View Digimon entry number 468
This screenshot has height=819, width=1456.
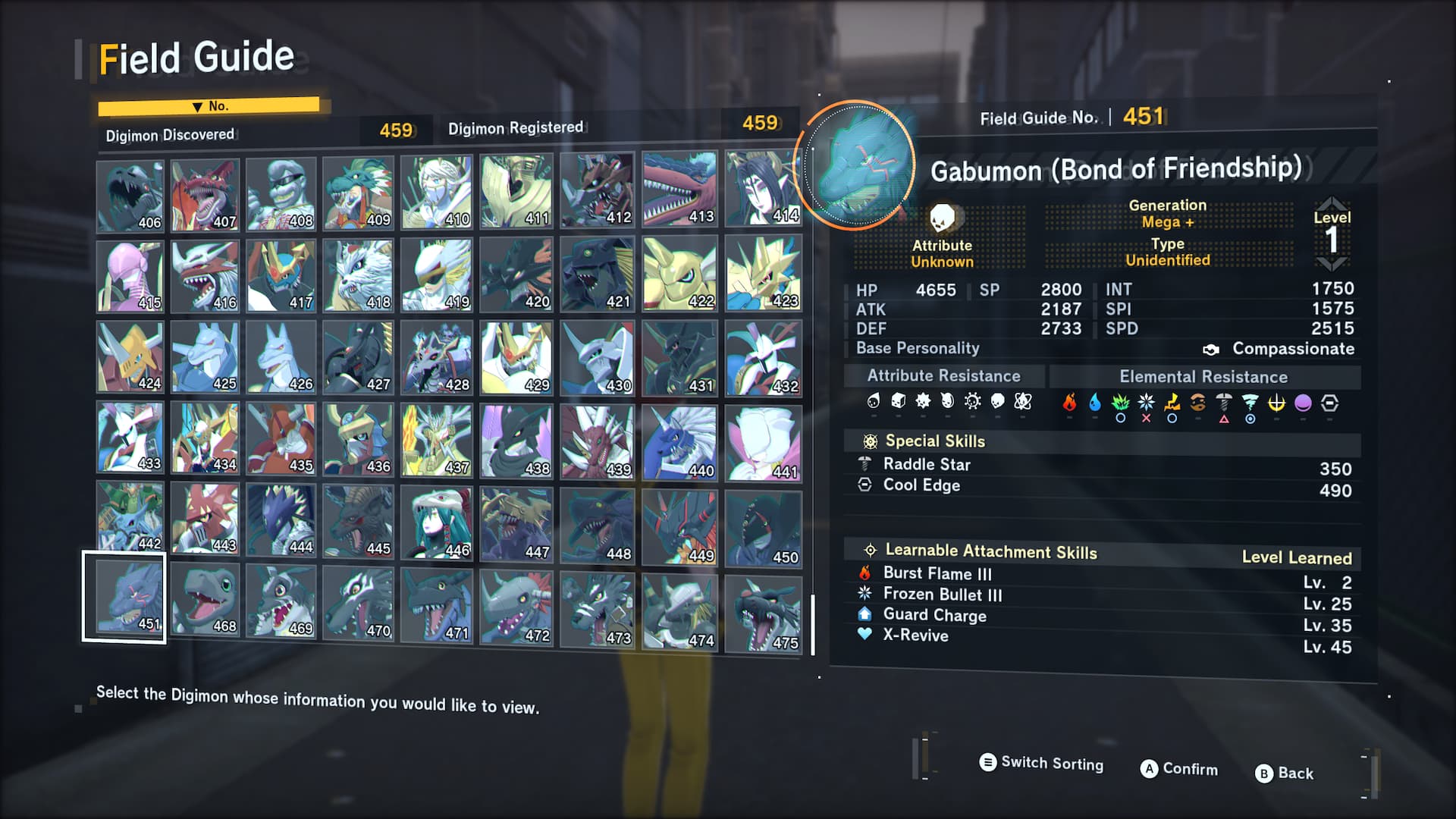coord(205,599)
